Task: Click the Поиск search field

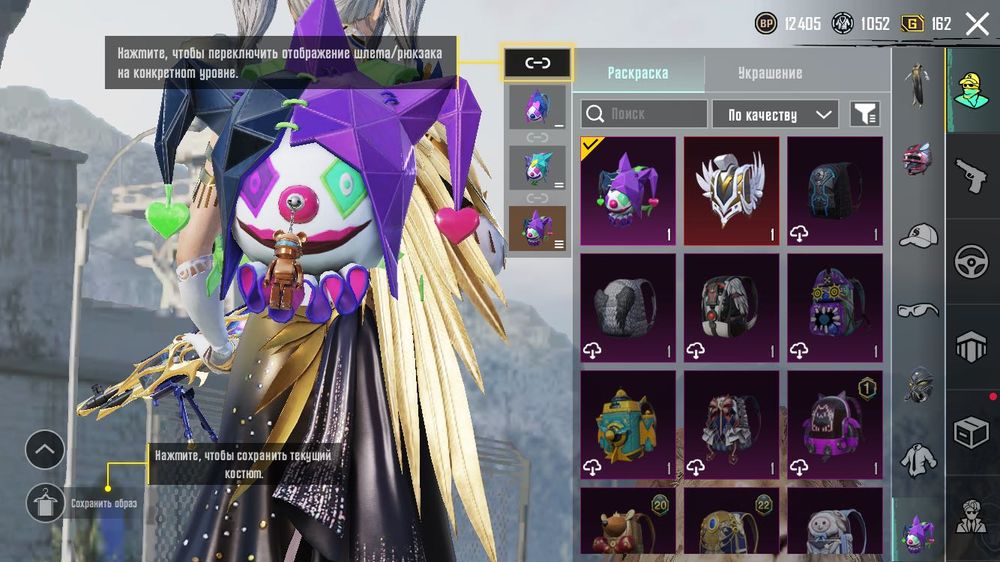Action: coord(644,114)
